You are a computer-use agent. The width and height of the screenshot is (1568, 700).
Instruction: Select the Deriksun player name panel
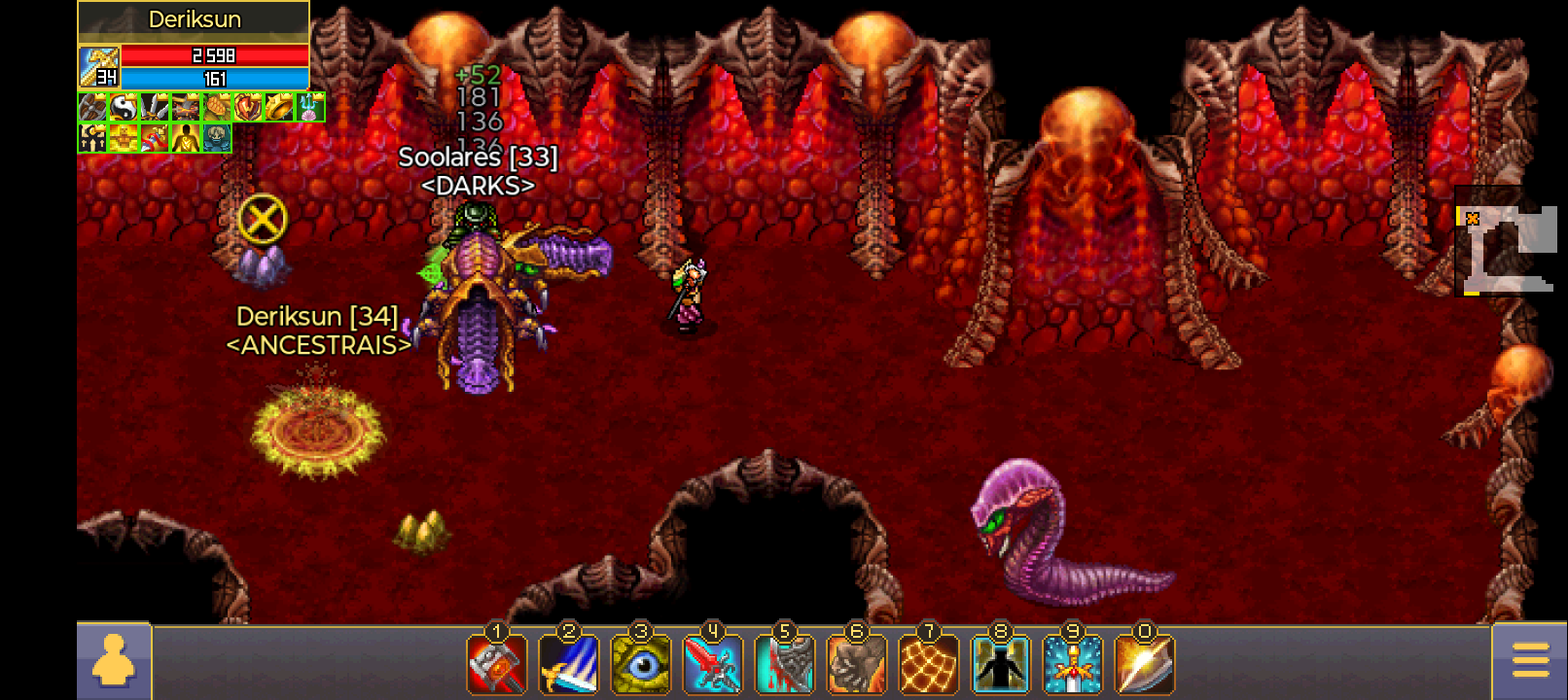pyautogui.click(x=194, y=19)
